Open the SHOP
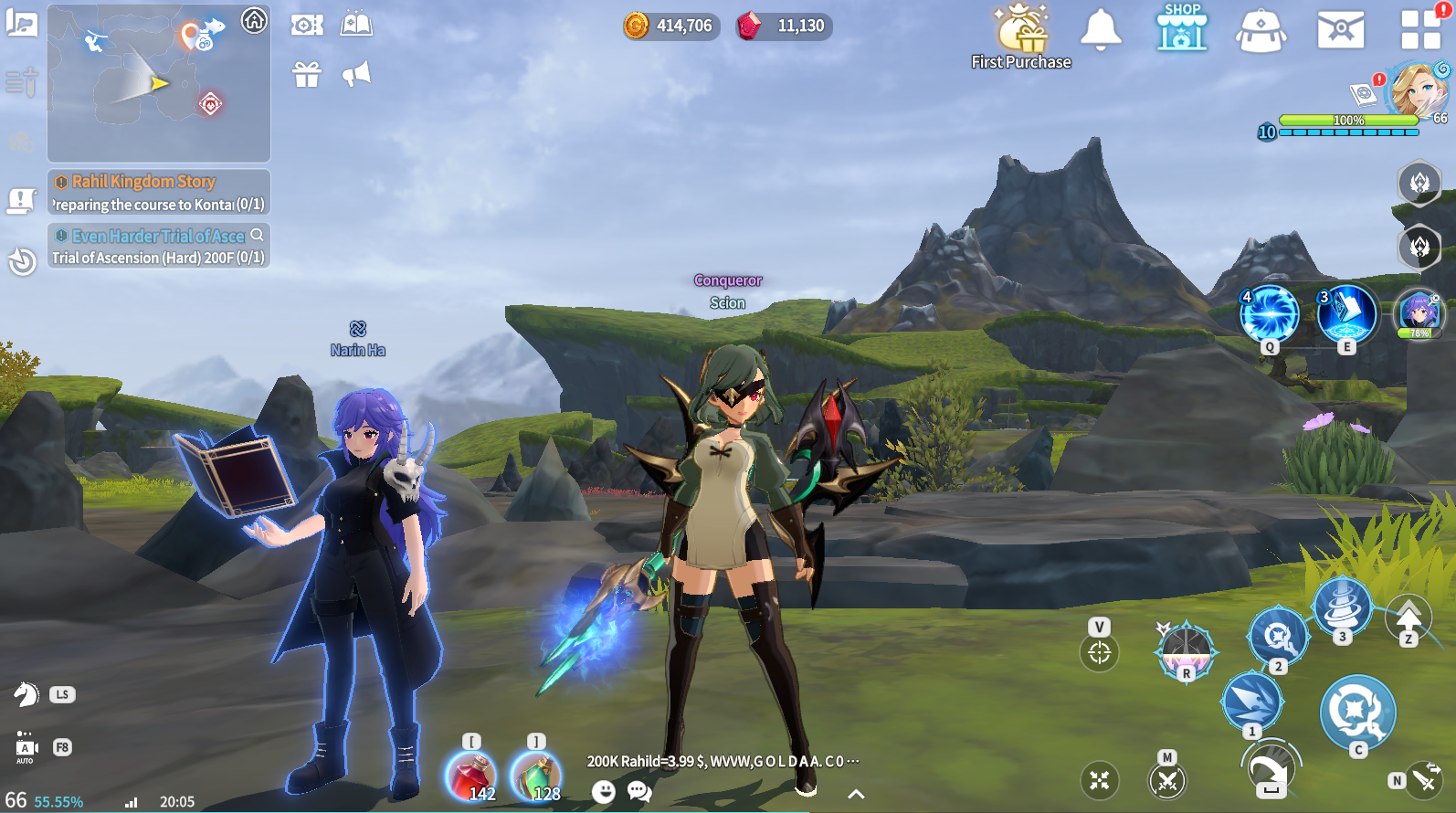1456x813 pixels. (1182, 27)
